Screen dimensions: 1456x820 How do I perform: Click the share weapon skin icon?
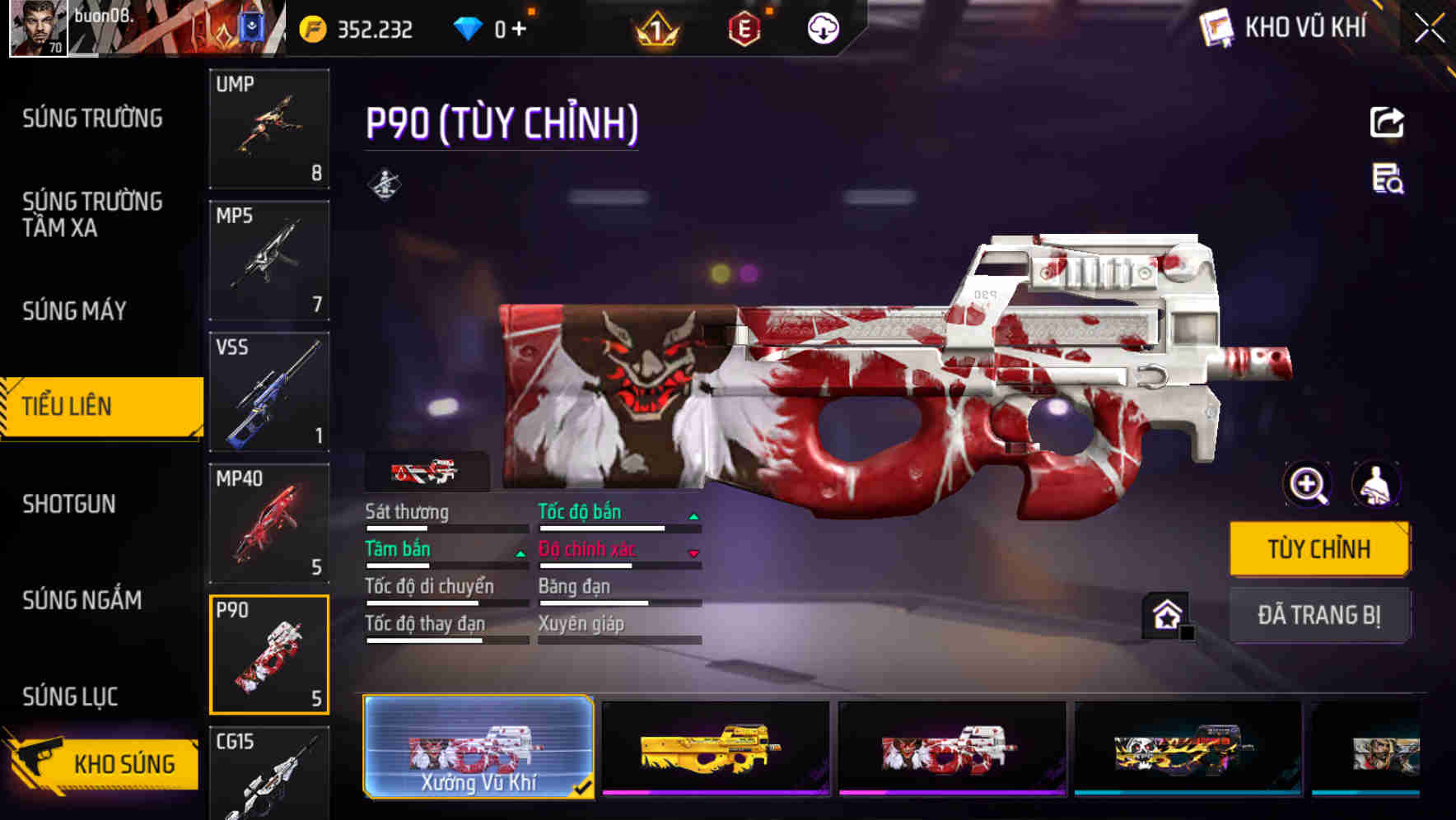(1388, 122)
